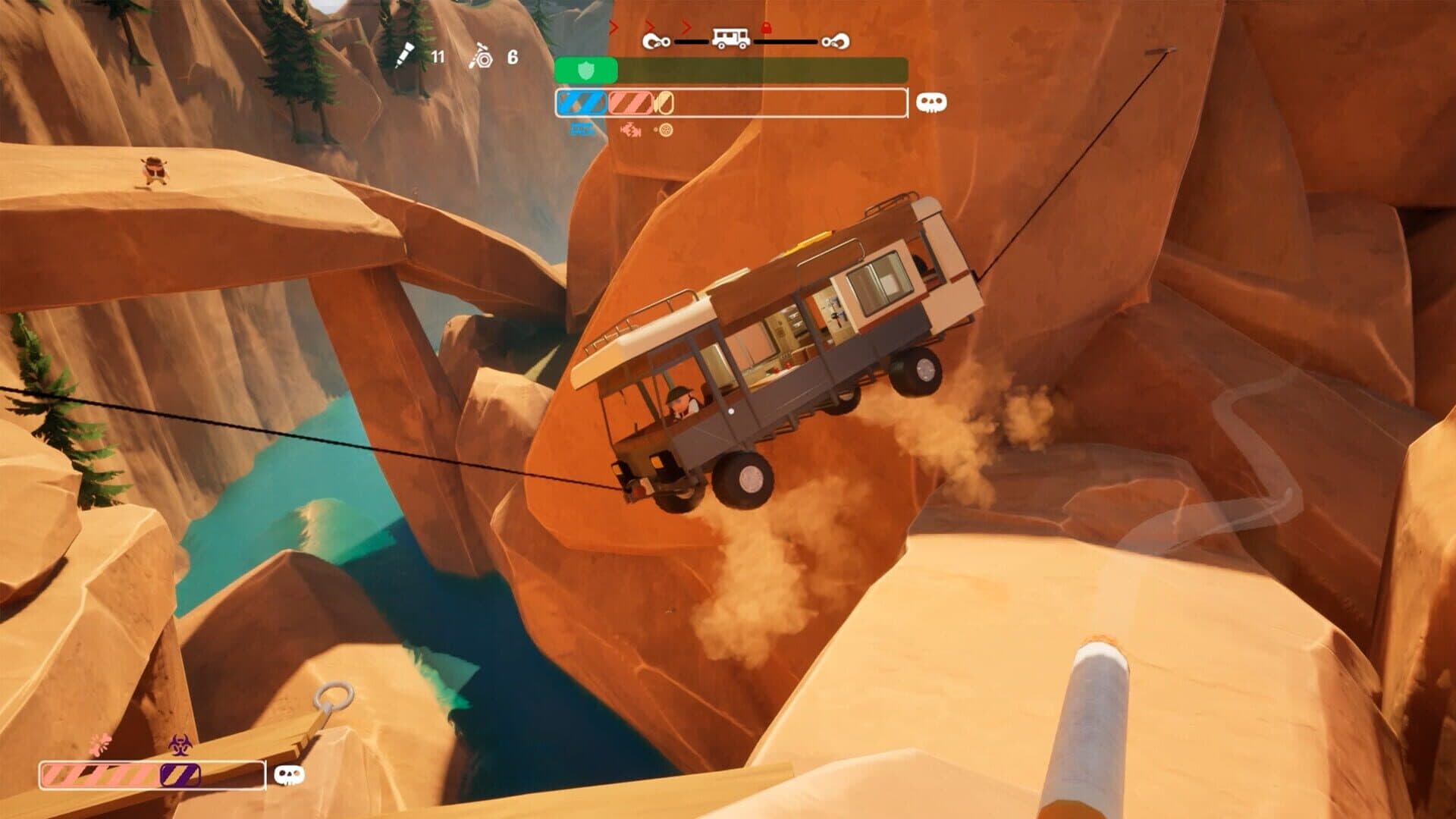This screenshot has width=1456, height=819.
Task: Click the red lock icon beside the RV marker
Action: (x=766, y=27)
